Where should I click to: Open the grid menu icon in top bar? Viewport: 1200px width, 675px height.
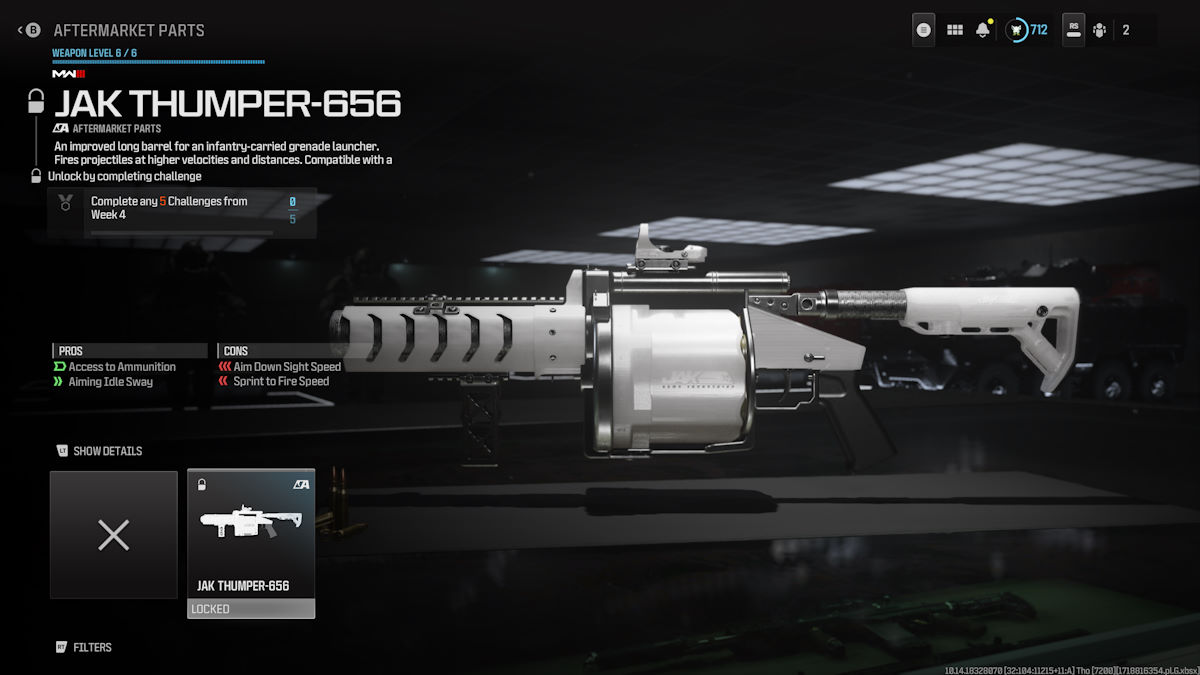[x=955, y=30]
